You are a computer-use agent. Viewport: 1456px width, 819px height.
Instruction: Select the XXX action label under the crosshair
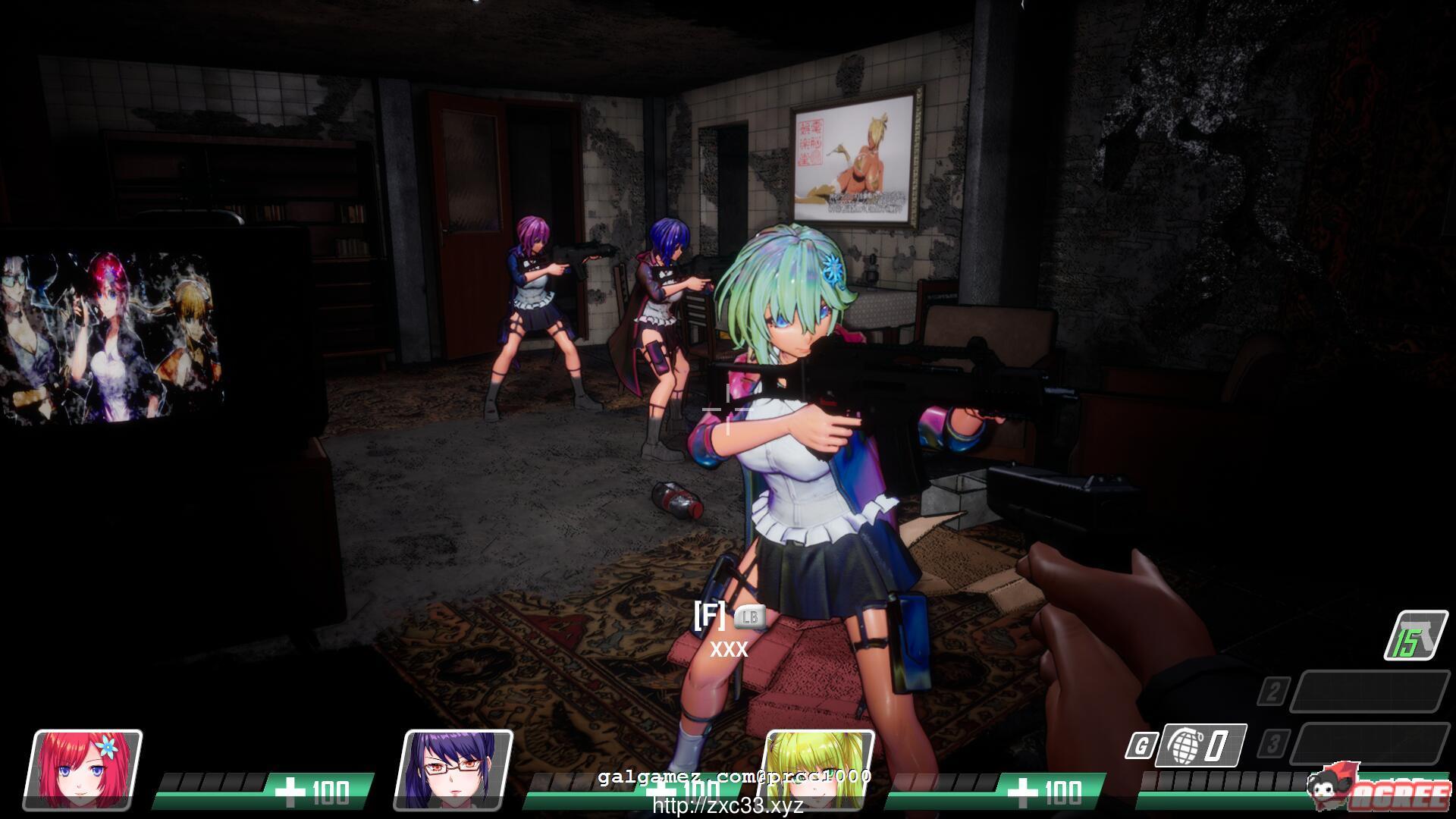[x=729, y=649]
